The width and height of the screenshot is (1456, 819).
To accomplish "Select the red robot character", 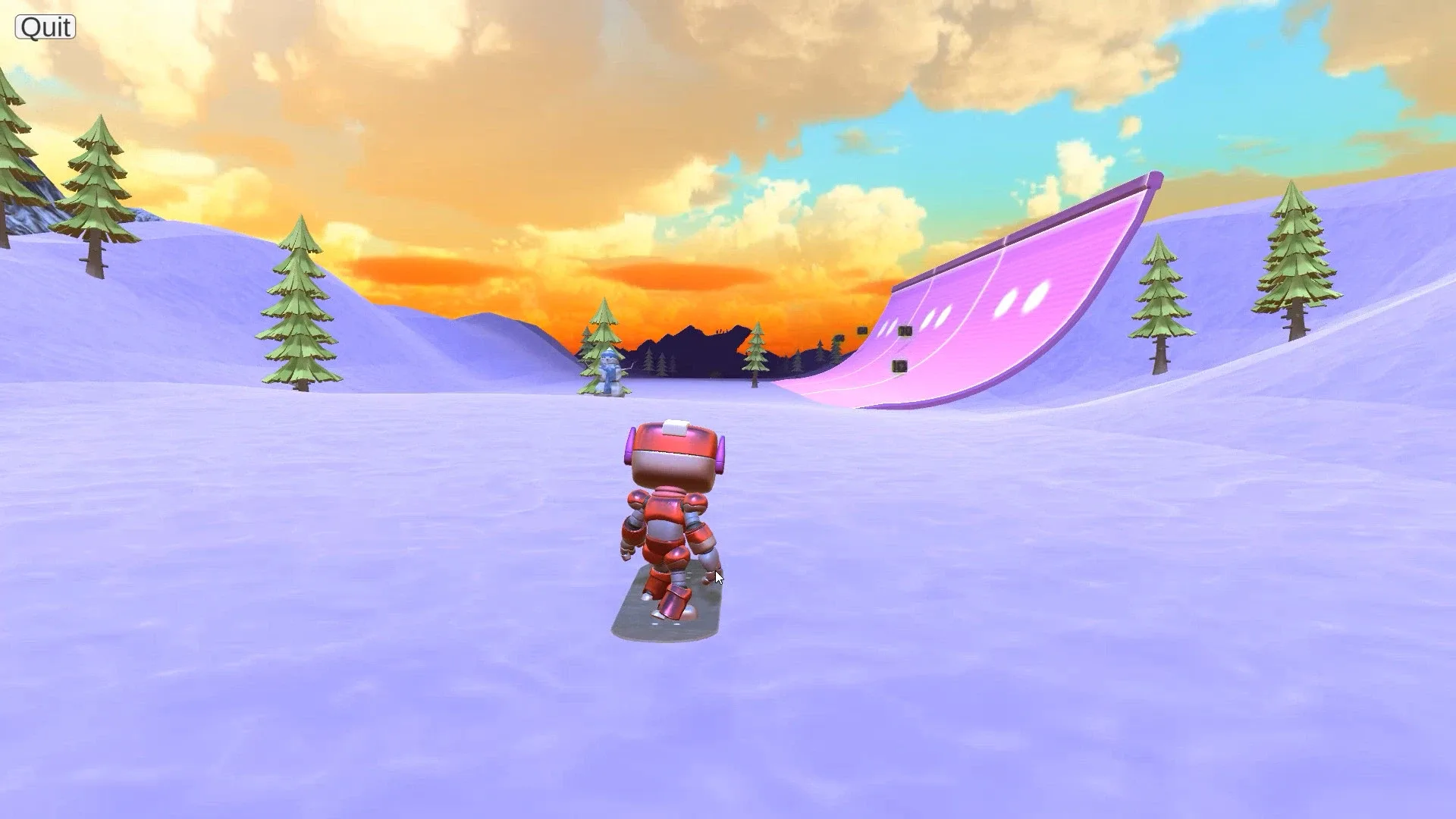I will [x=671, y=508].
